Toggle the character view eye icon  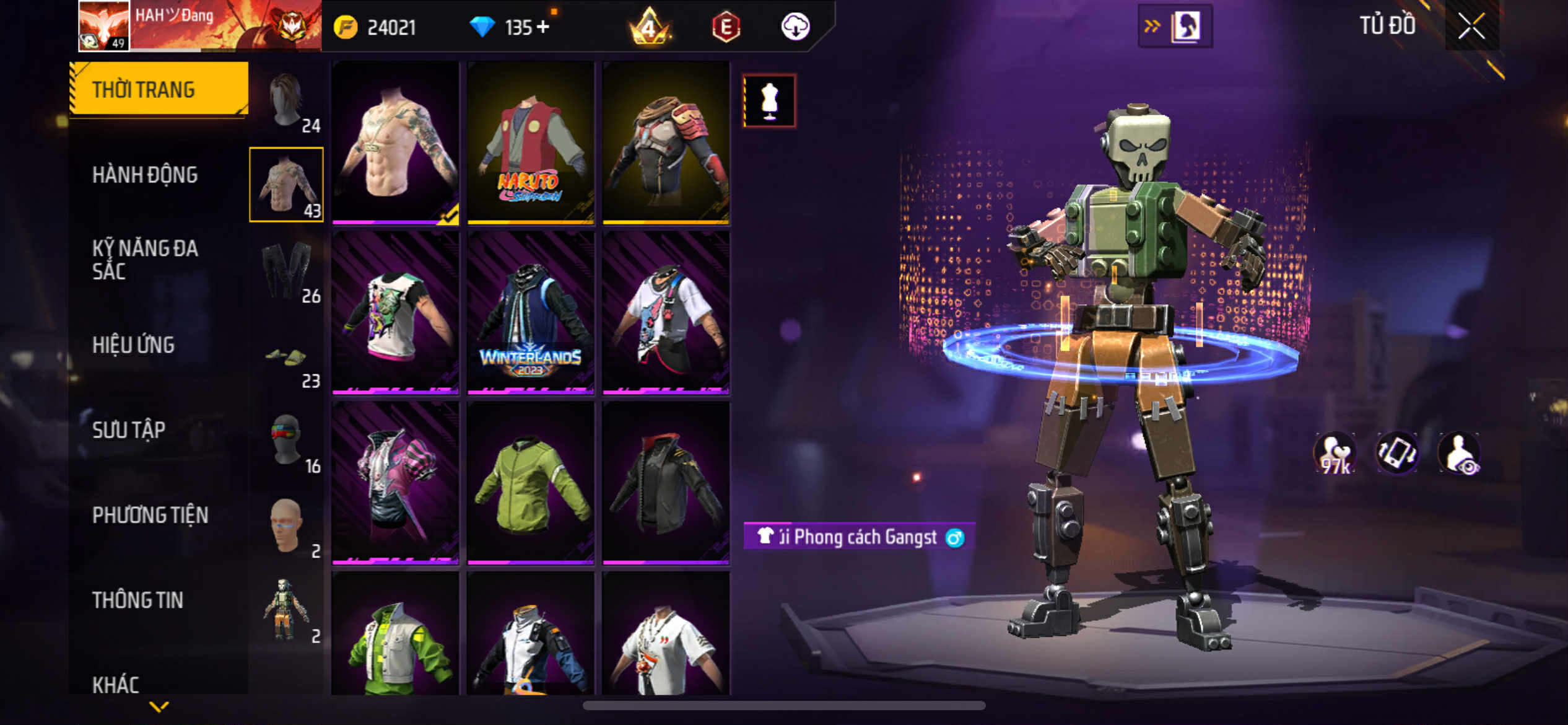pyautogui.click(x=1460, y=453)
